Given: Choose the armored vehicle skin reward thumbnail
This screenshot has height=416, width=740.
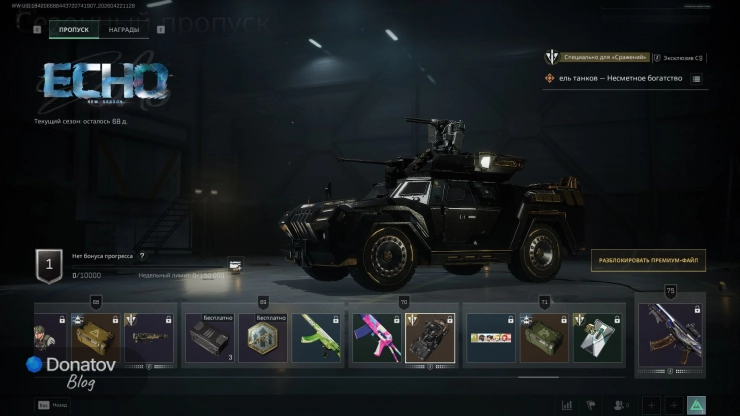Looking at the screenshot, I should [430, 338].
